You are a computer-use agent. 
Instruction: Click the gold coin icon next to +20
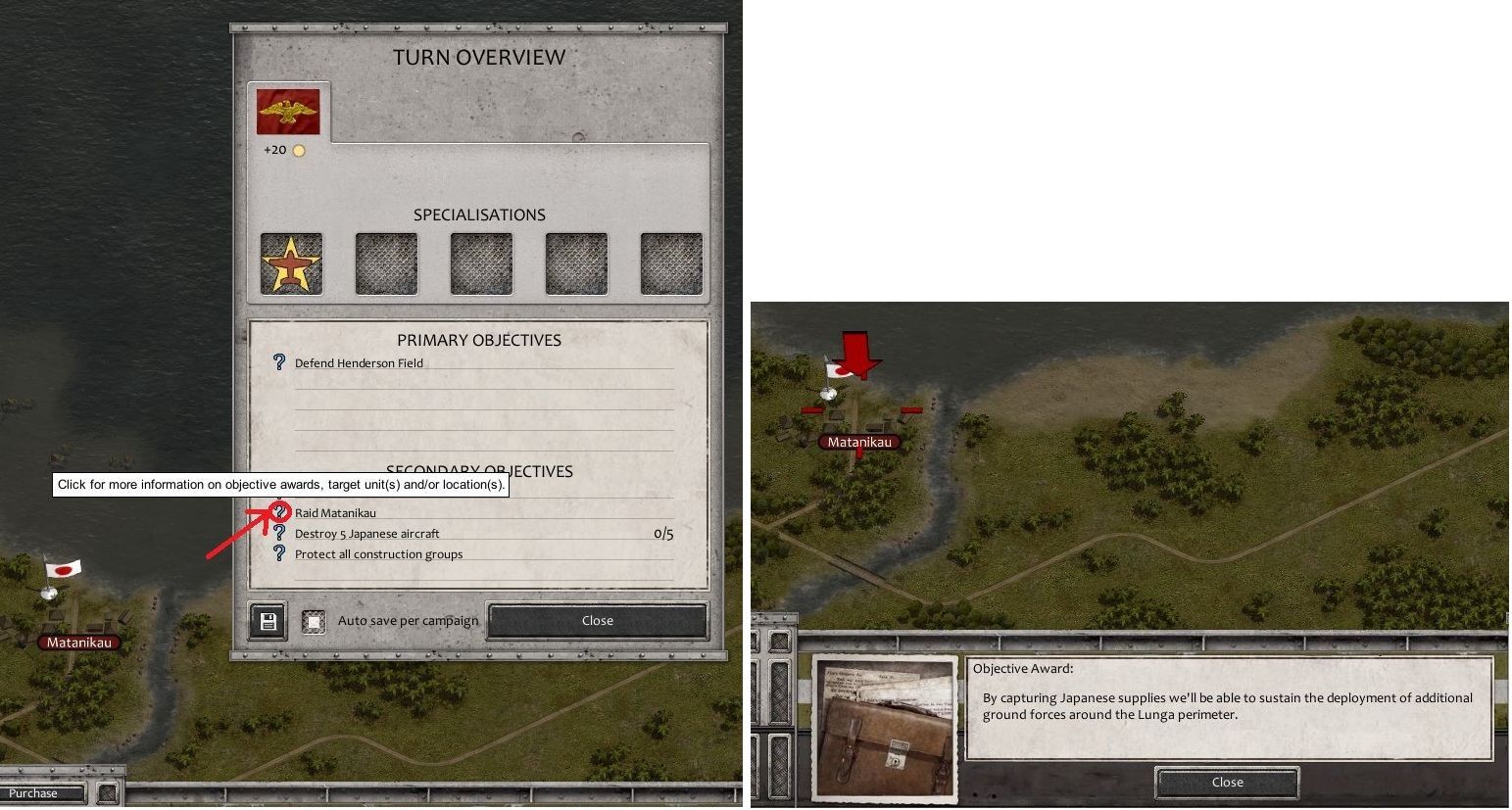point(298,149)
